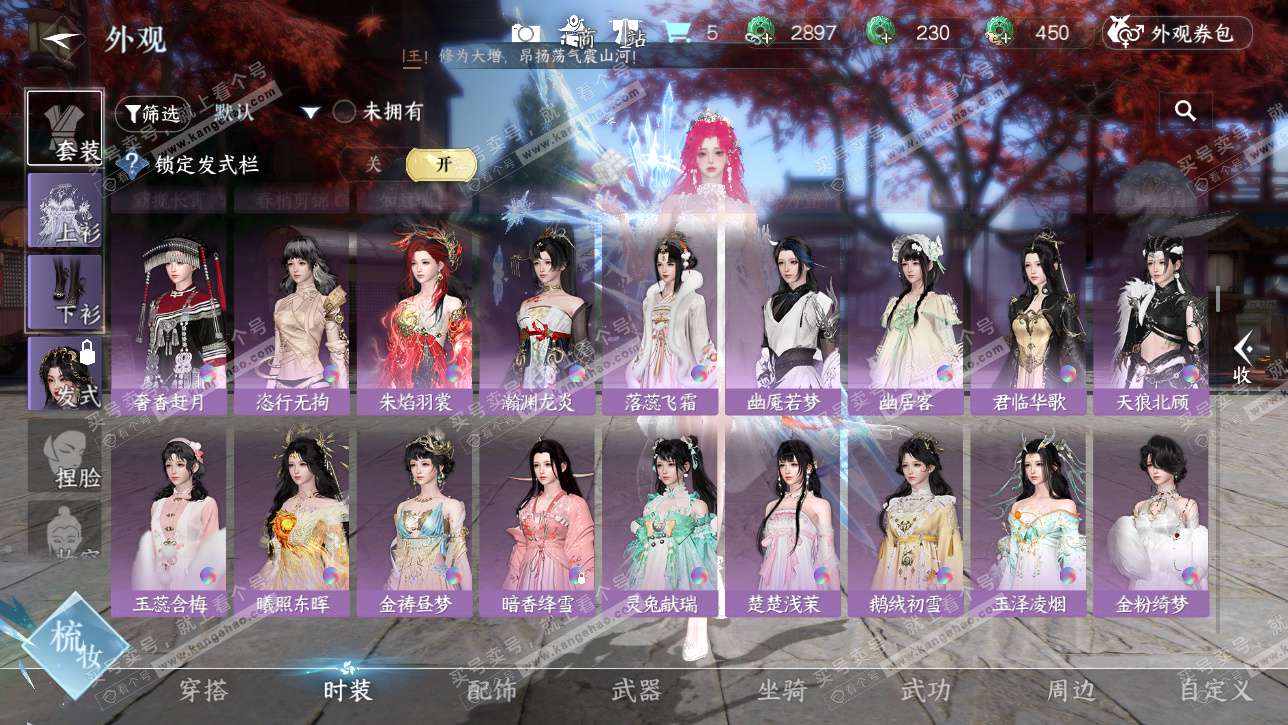Select the 上衫 category tab
1288x725 pixels.
65,211
